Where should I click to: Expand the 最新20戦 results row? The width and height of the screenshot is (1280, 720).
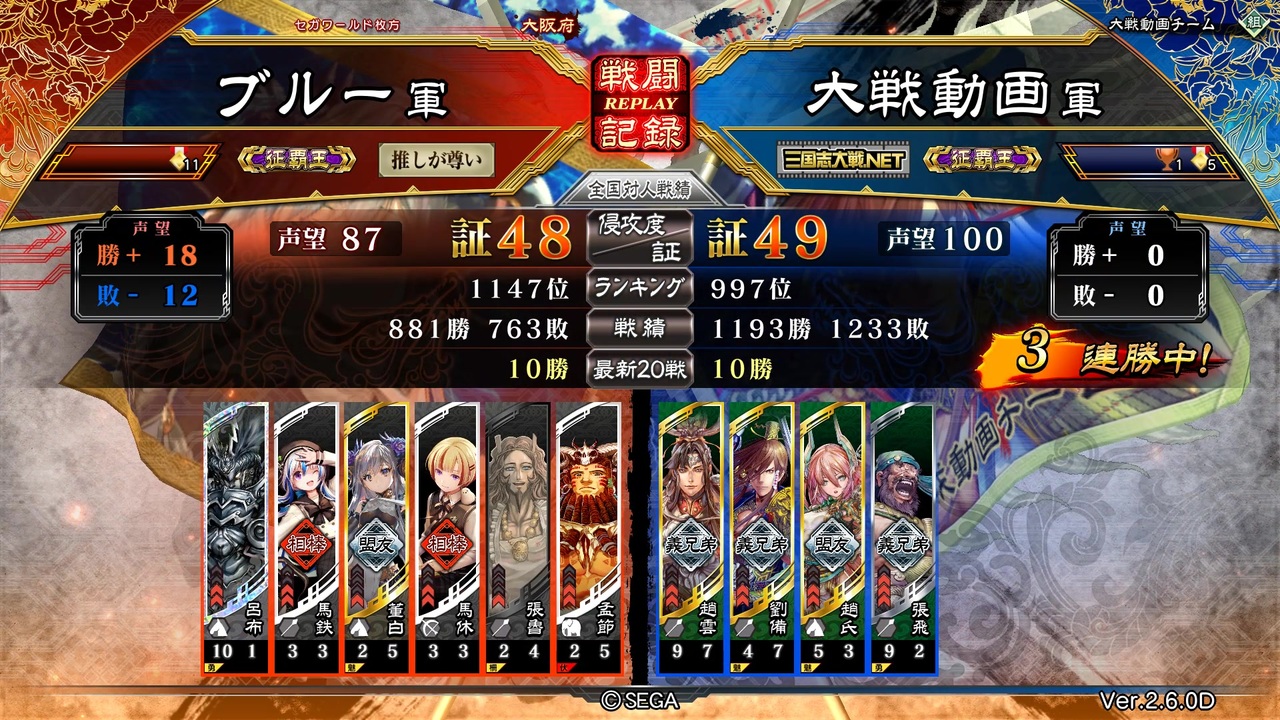point(639,370)
